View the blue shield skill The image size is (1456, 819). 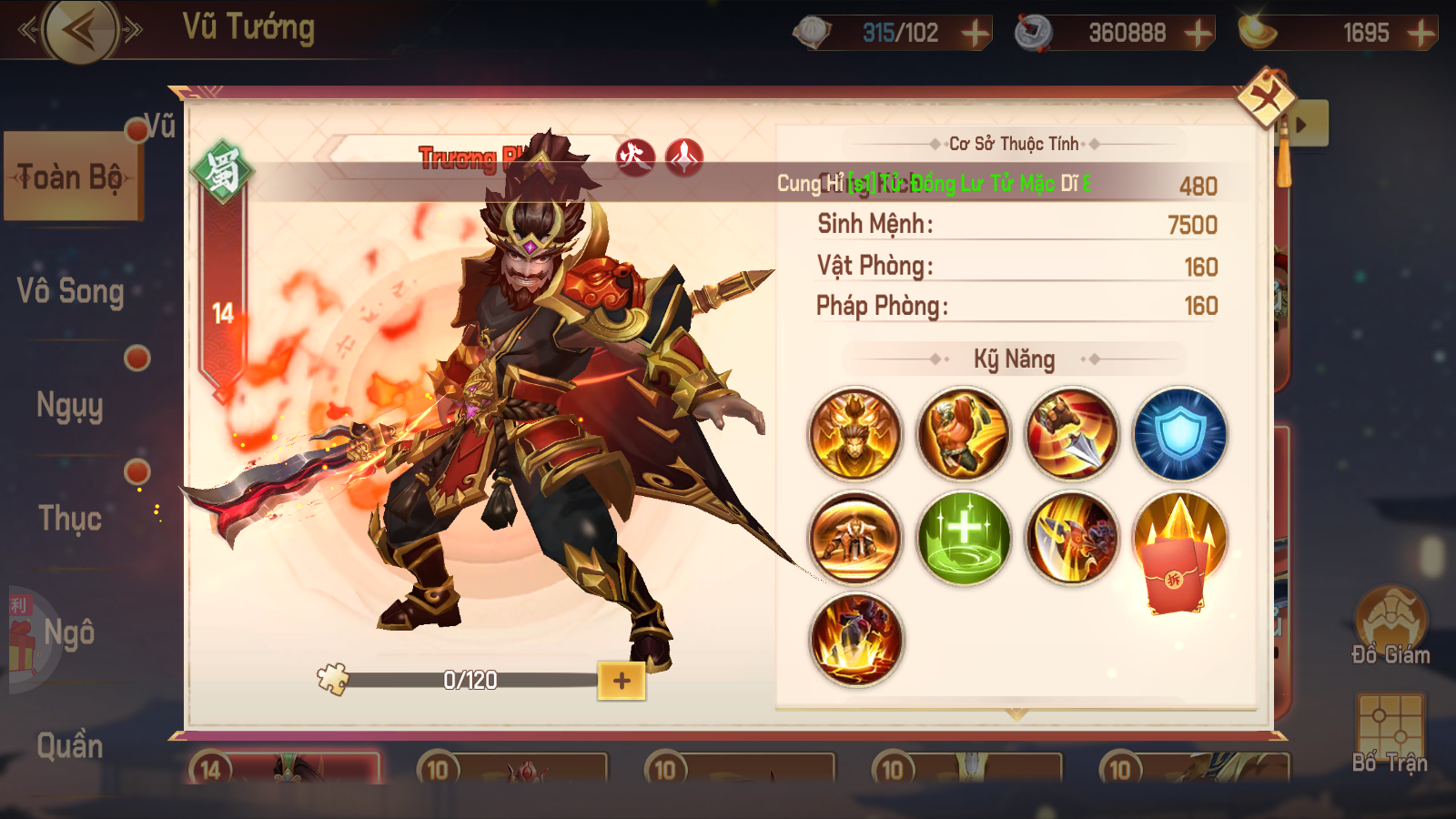(1180, 435)
